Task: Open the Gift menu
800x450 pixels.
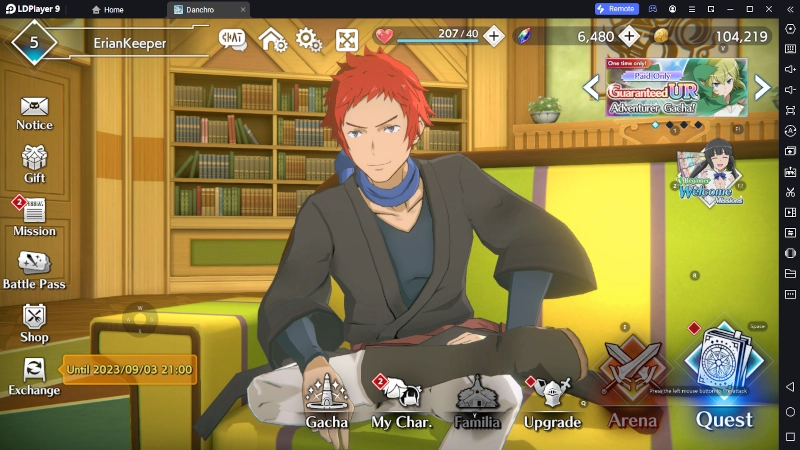Action: tap(34, 161)
